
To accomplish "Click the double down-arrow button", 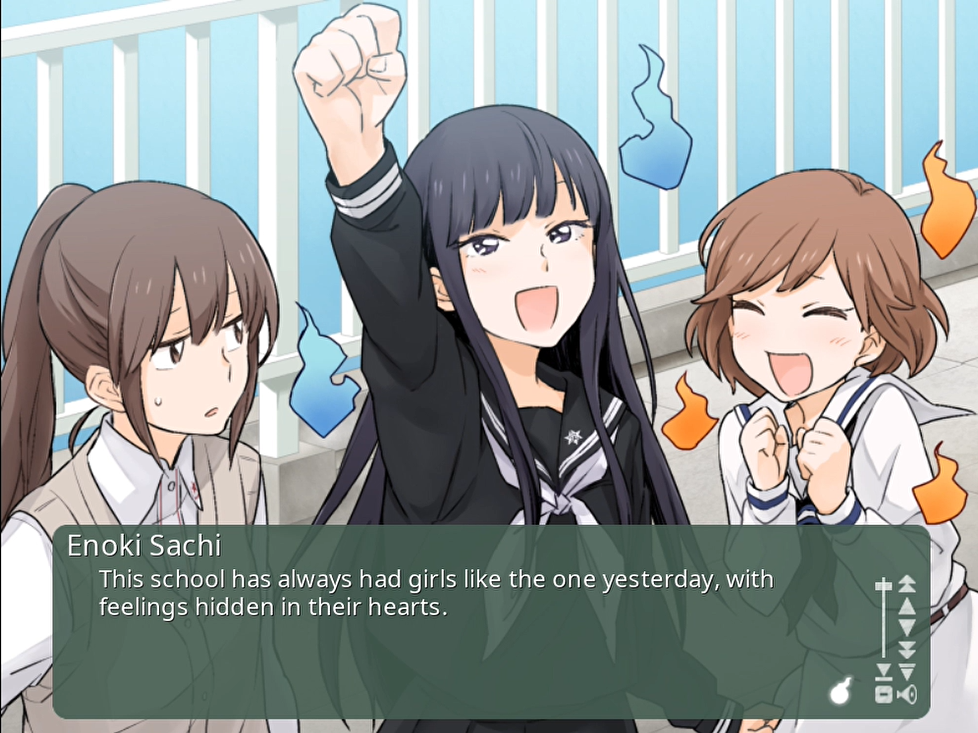I will 907,650.
